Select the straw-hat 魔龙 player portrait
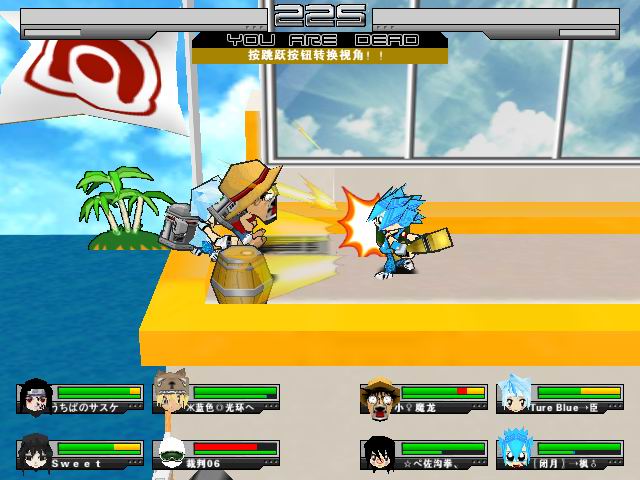Image resolution: width=640 pixels, height=480 pixels. coord(379,396)
